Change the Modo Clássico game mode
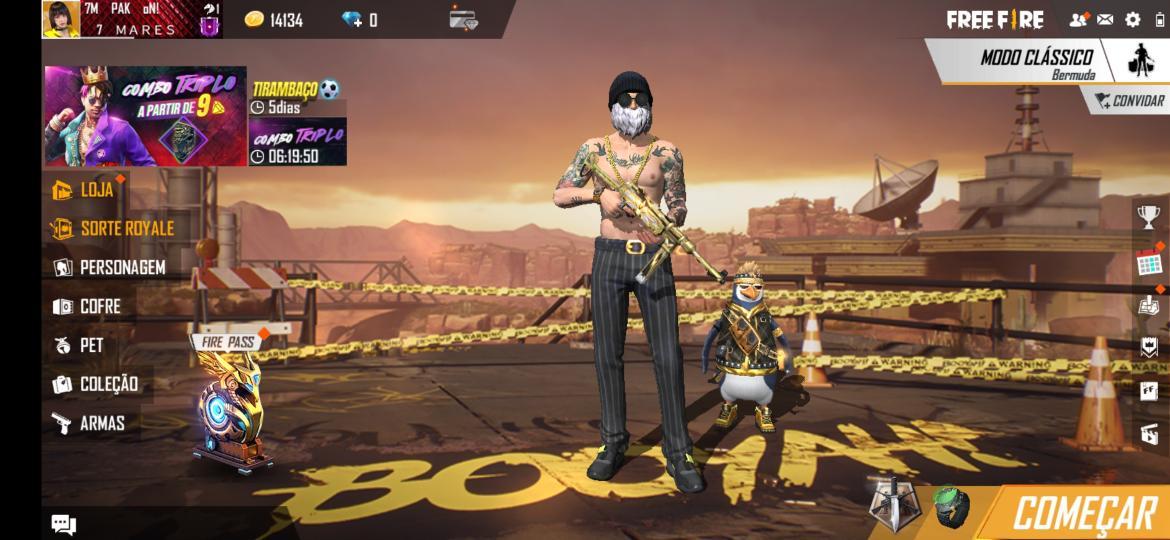The image size is (1170, 540). pos(1035,62)
